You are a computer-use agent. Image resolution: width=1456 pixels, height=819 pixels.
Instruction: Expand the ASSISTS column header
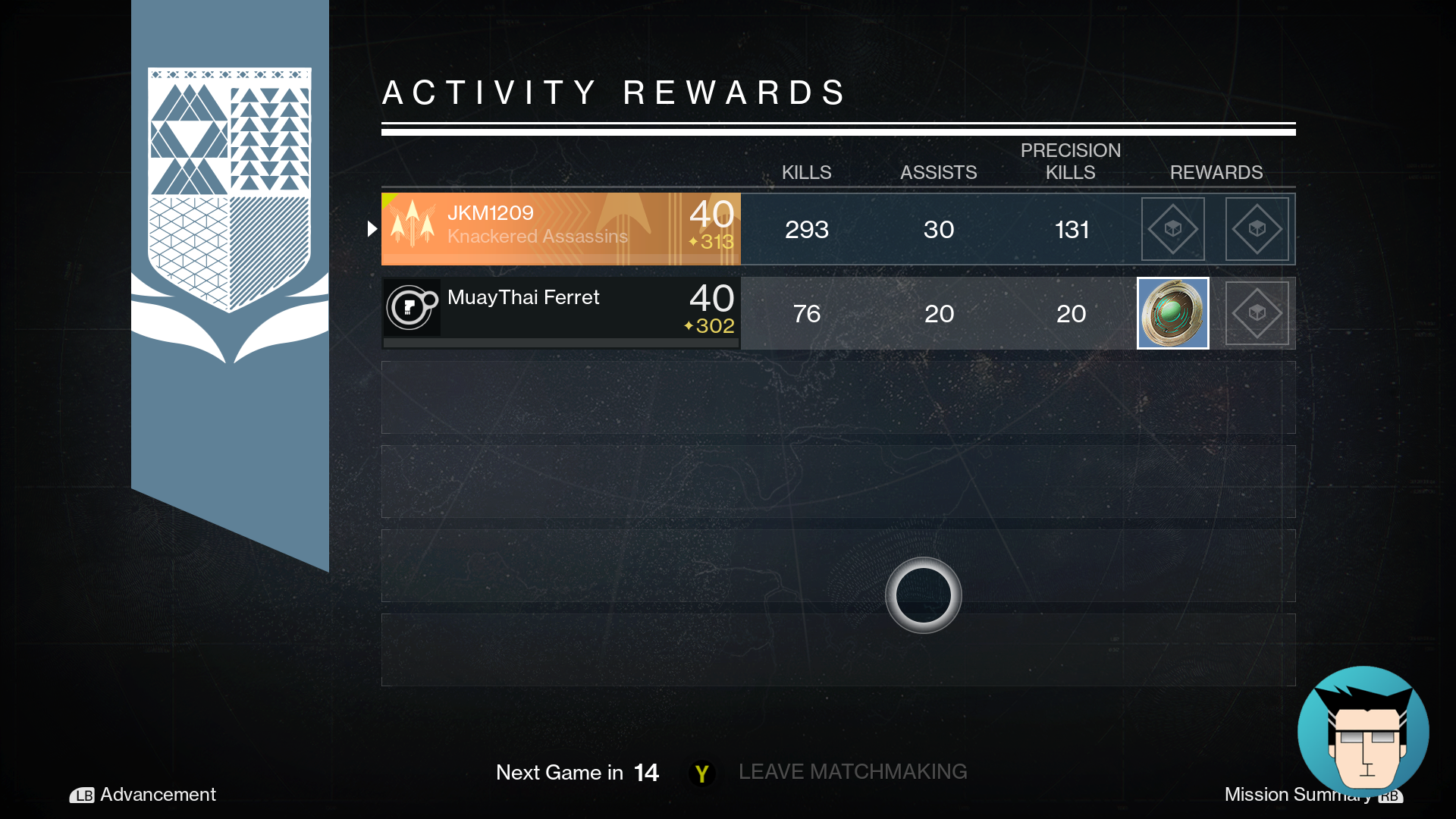(x=938, y=172)
